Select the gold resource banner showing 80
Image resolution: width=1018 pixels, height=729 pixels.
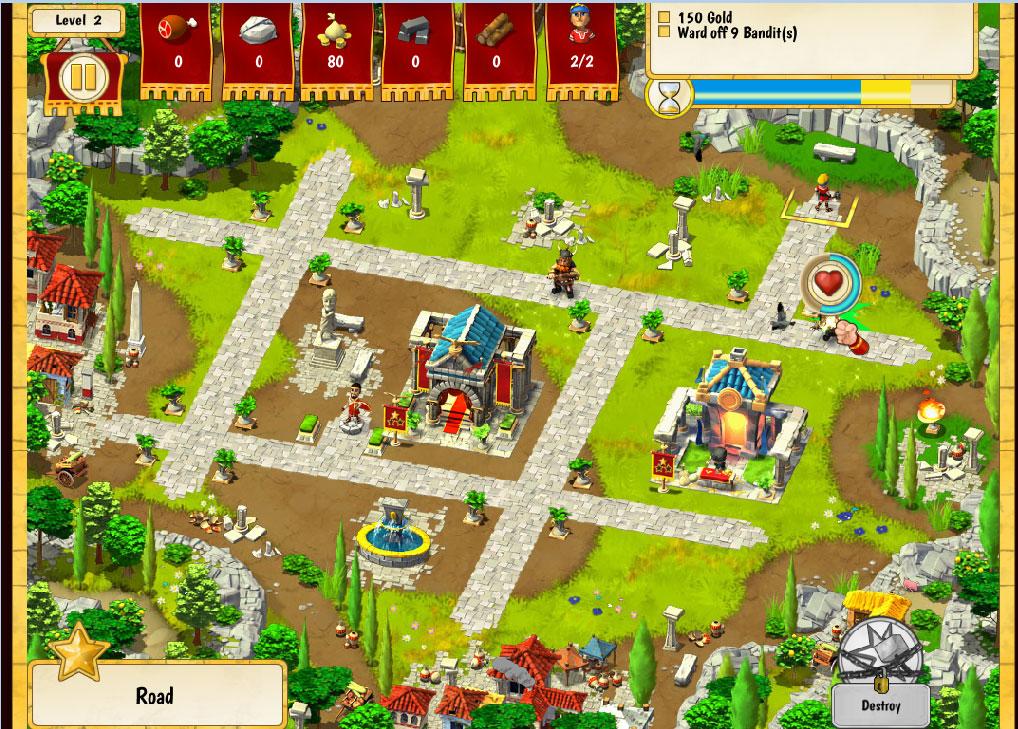335,48
